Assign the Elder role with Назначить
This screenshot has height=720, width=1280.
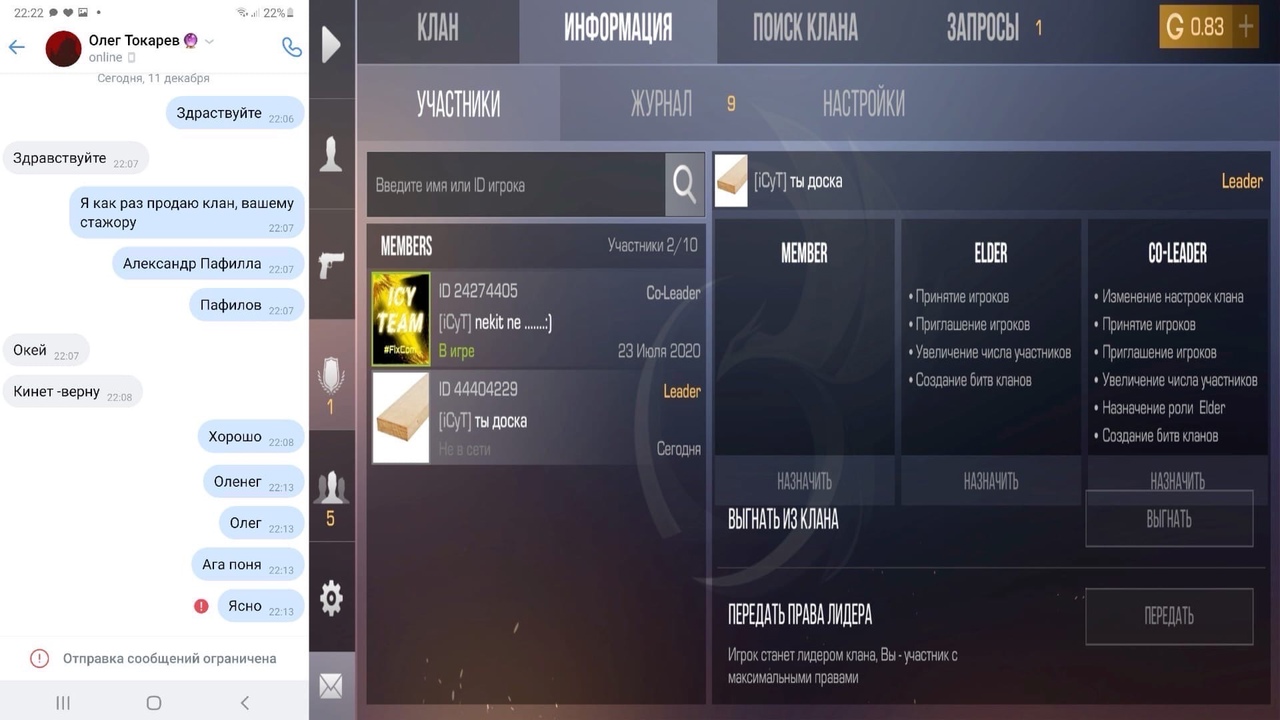[990, 482]
